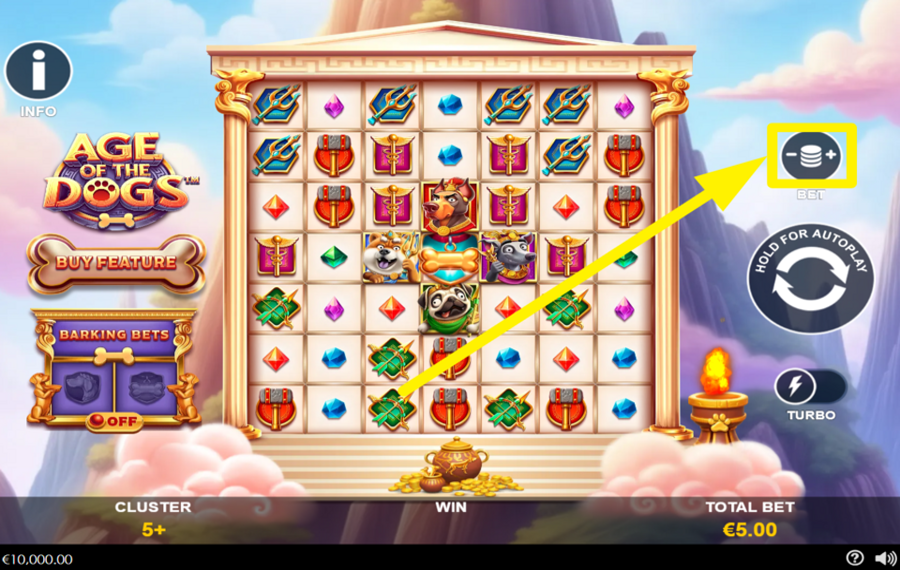
Task: Toggle the Barking Bets OFF switch
Action: (x=114, y=421)
